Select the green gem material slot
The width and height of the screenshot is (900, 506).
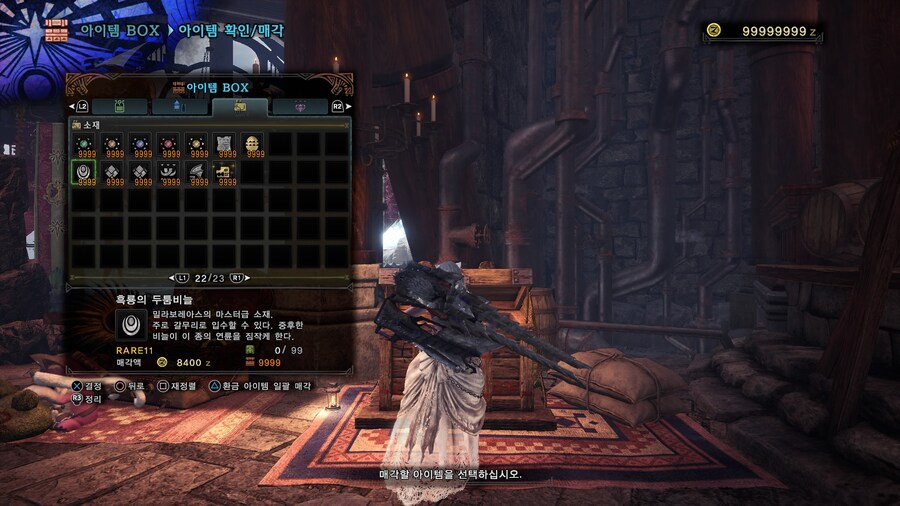tap(85, 146)
